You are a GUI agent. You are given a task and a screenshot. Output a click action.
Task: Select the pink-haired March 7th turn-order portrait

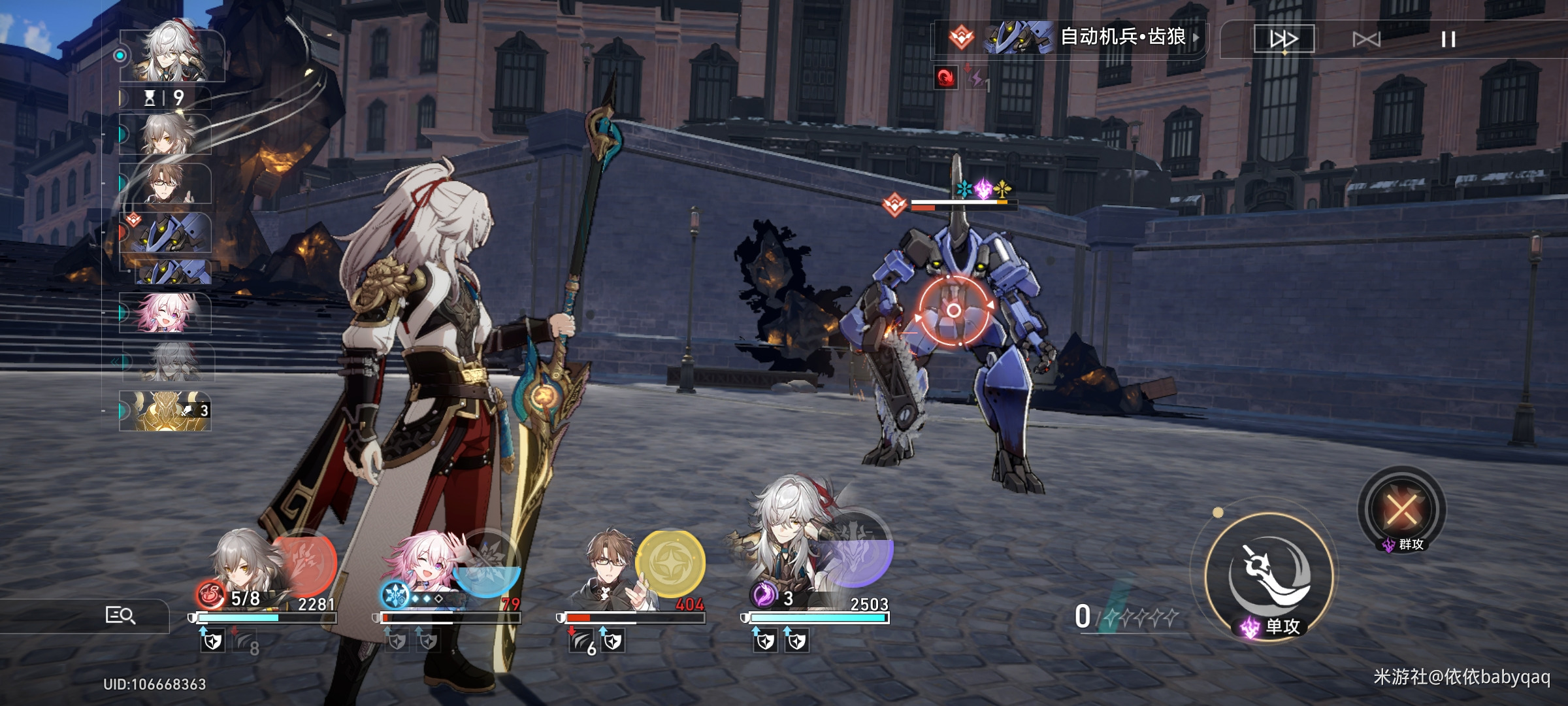click(166, 312)
